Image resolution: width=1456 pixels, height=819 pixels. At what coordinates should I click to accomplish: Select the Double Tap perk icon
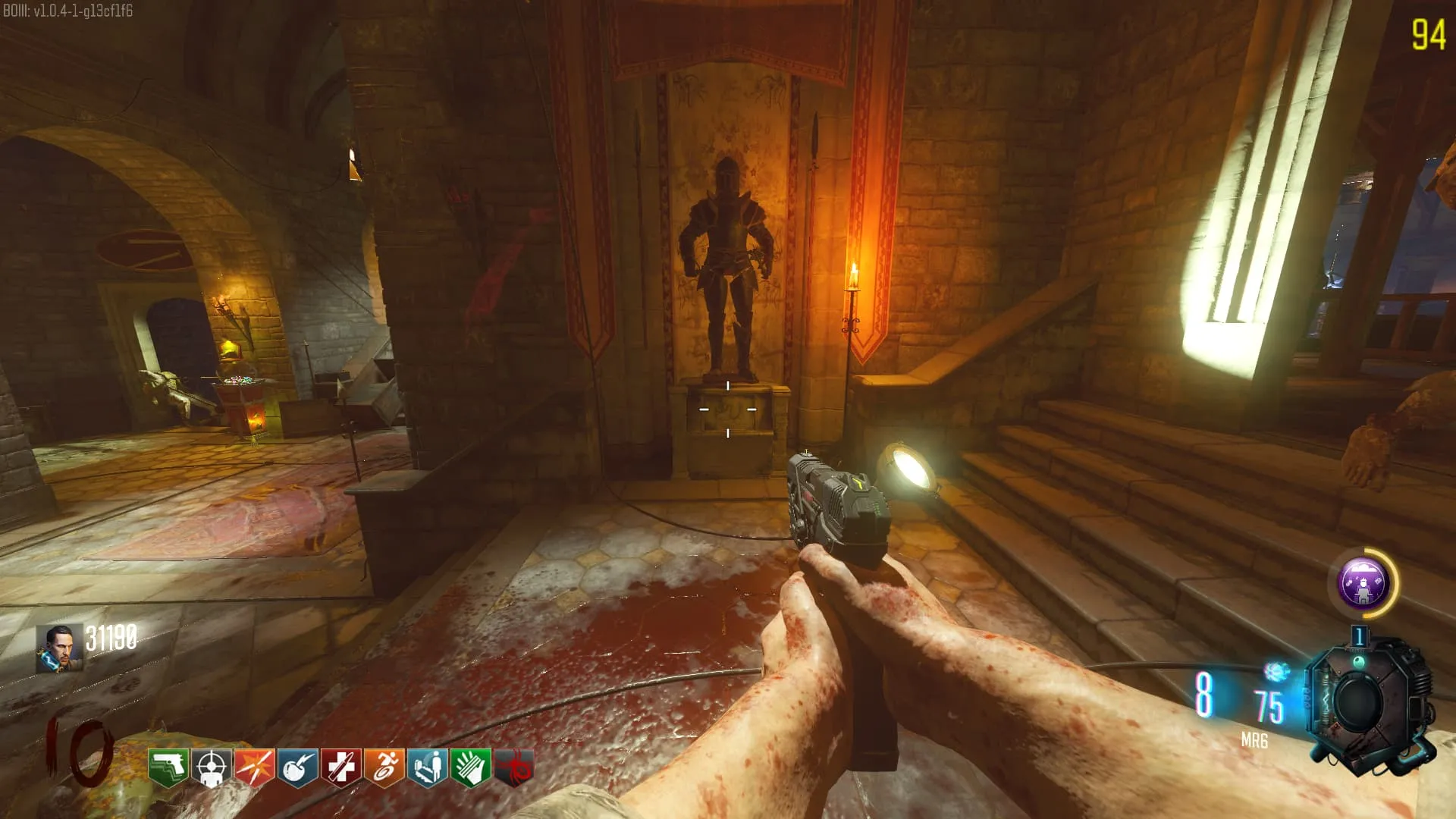pyautogui.click(x=255, y=767)
